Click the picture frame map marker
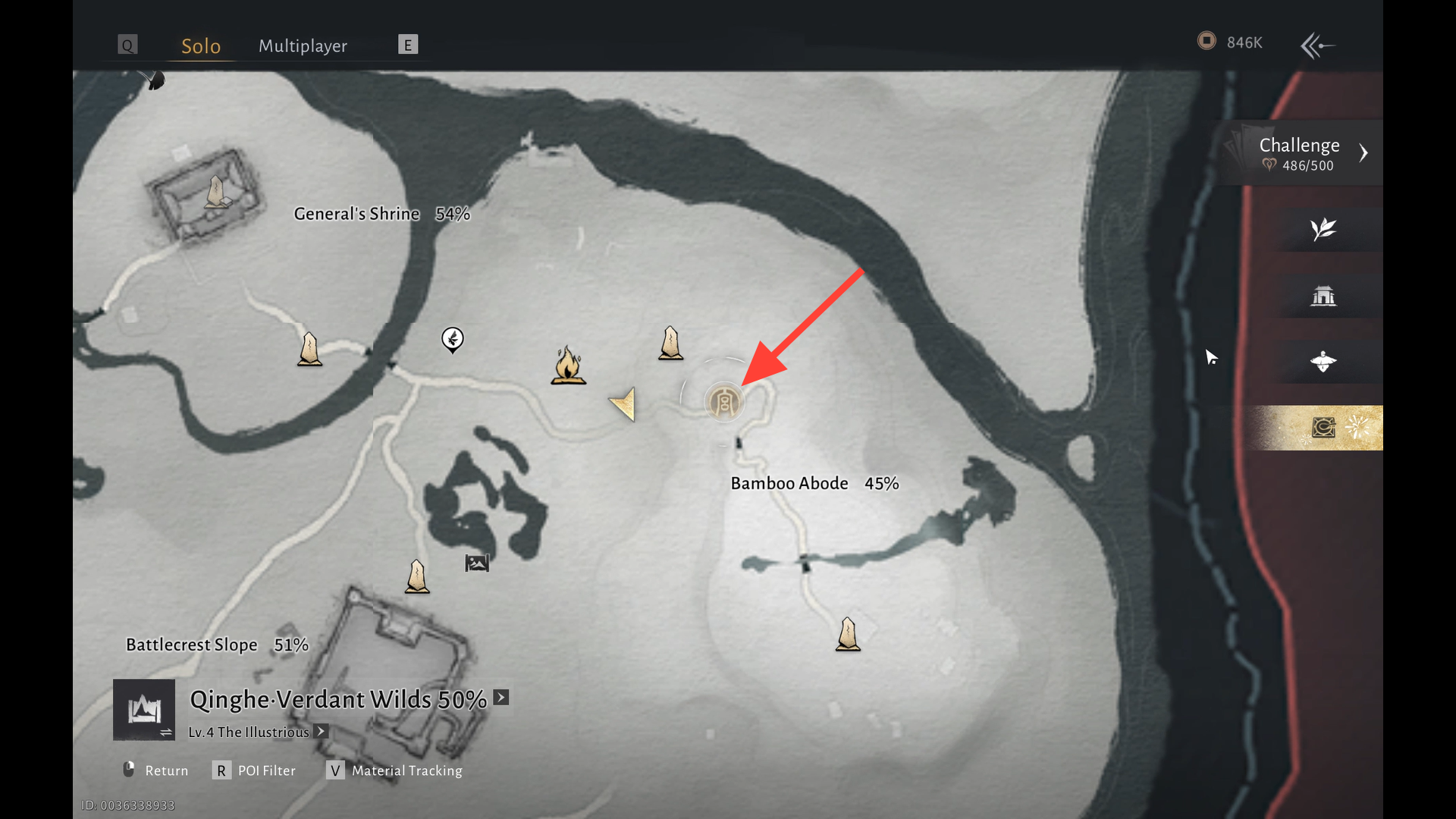 click(x=477, y=563)
